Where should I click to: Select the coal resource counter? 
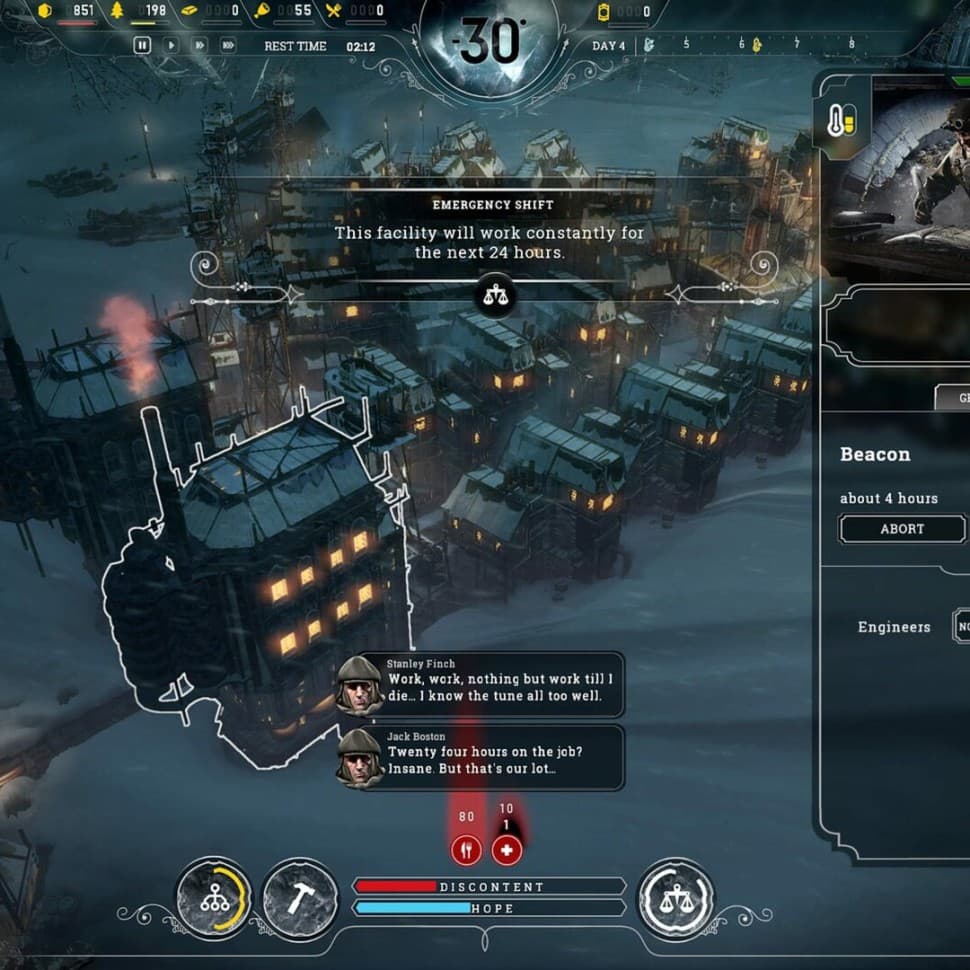[70, 11]
